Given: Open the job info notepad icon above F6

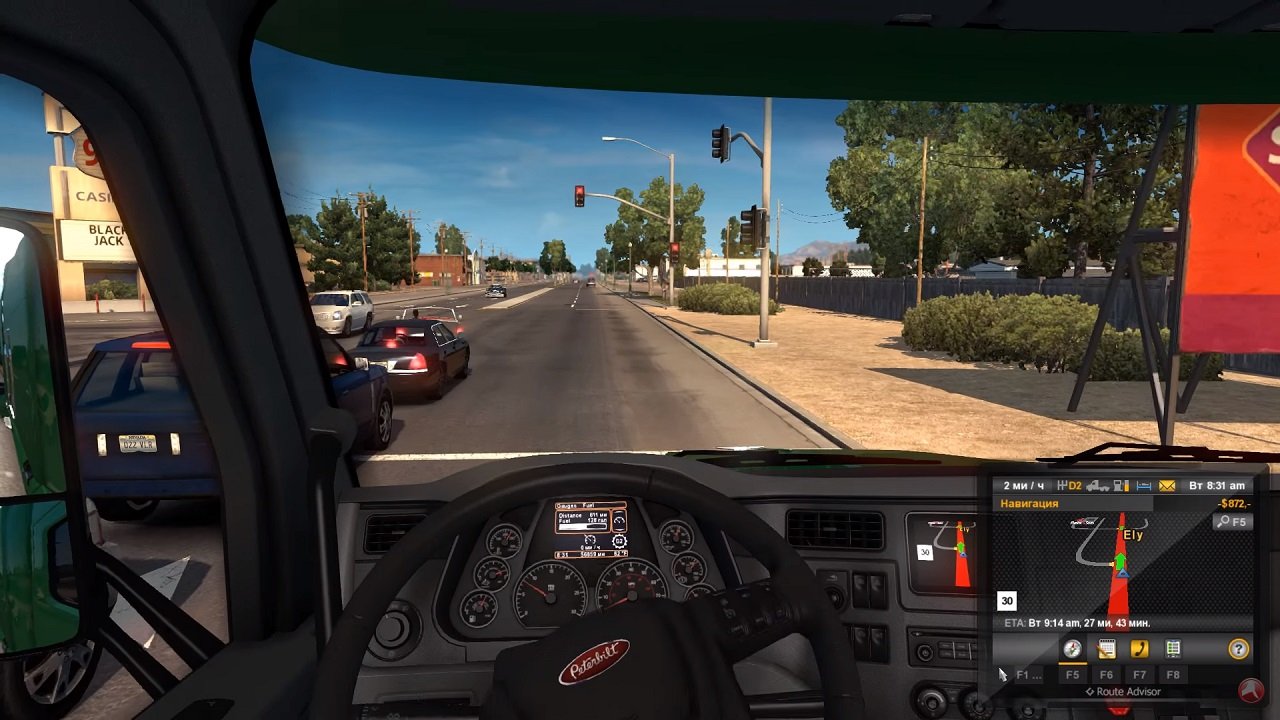Looking at the screenshot, I should (1107, 648).
